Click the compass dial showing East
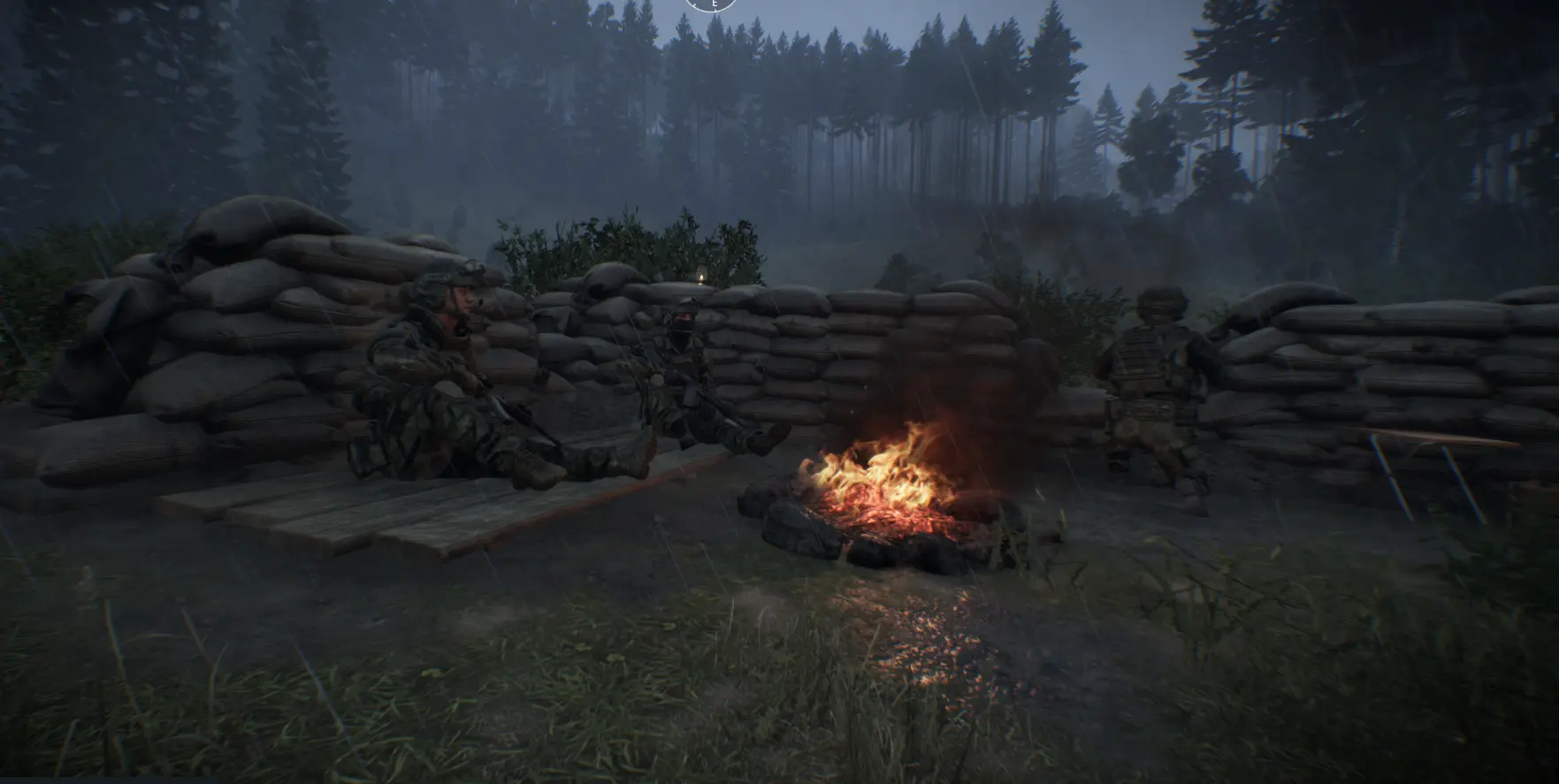This screenshot has height=784, width=1559. 711,4
